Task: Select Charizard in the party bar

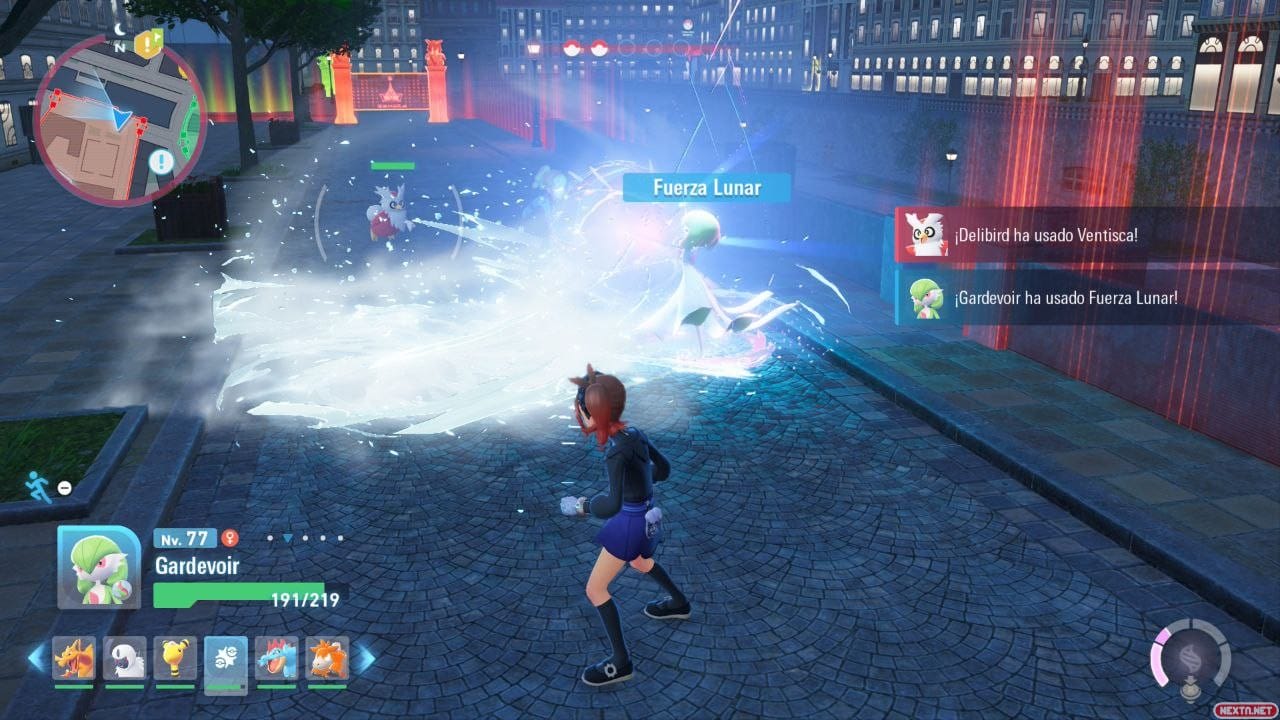Action: pyautogui.click(x=74, y=658)
